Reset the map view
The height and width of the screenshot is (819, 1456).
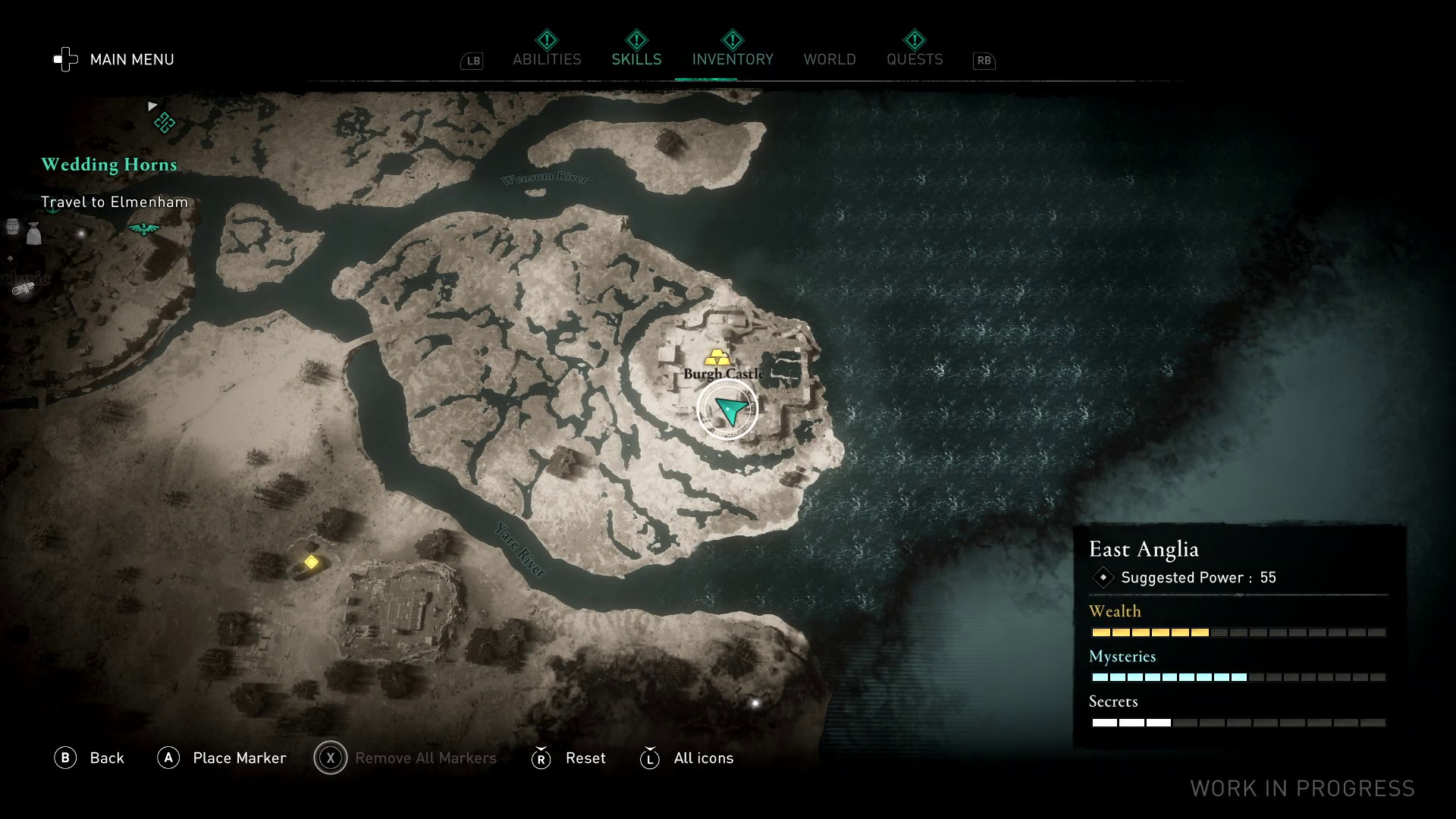(x=570, y=758)
